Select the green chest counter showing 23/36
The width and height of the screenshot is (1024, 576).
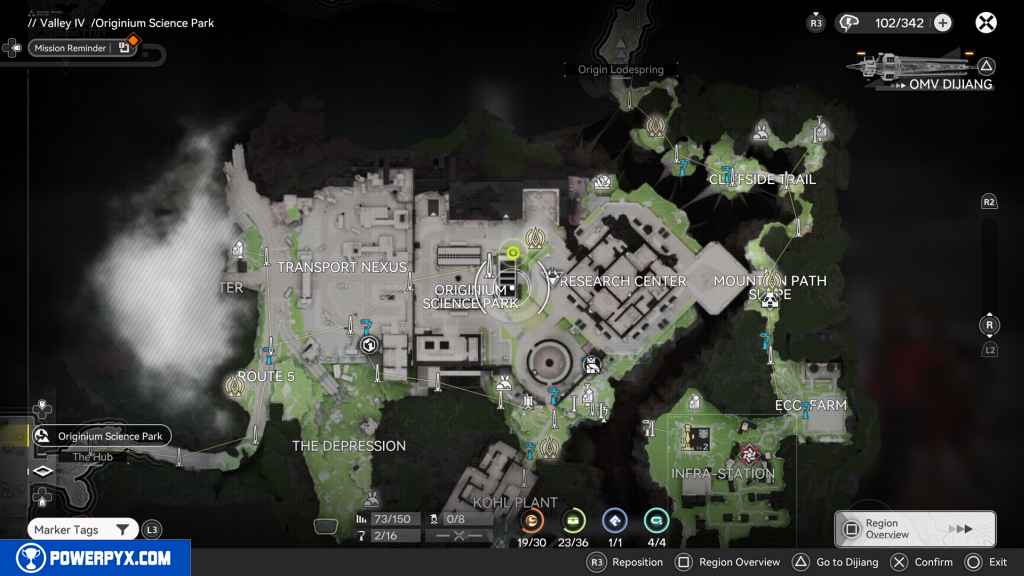pos(573,520)
